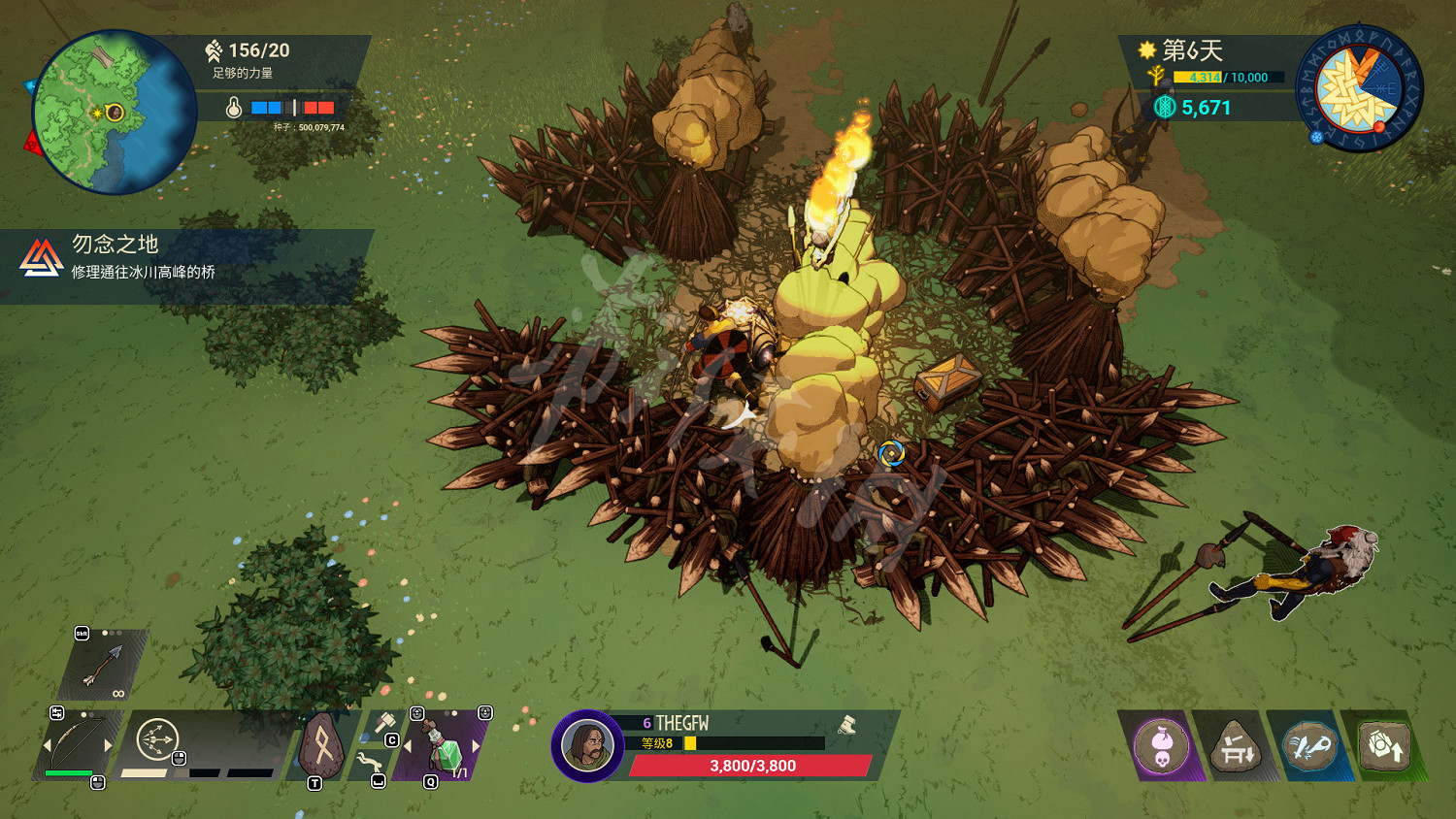Select the equipped bow weapon slot
This screenshot has width=1456, height=819.
click(x=77, y=744)
